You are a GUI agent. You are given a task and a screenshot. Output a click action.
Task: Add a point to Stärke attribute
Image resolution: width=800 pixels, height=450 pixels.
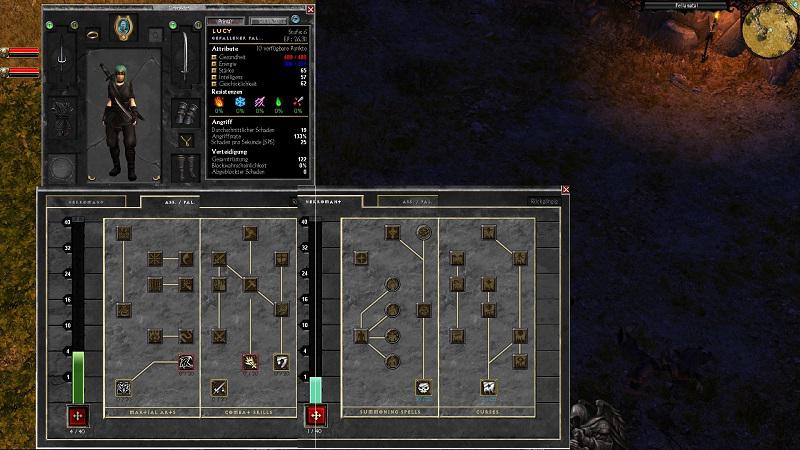[214, 71]
